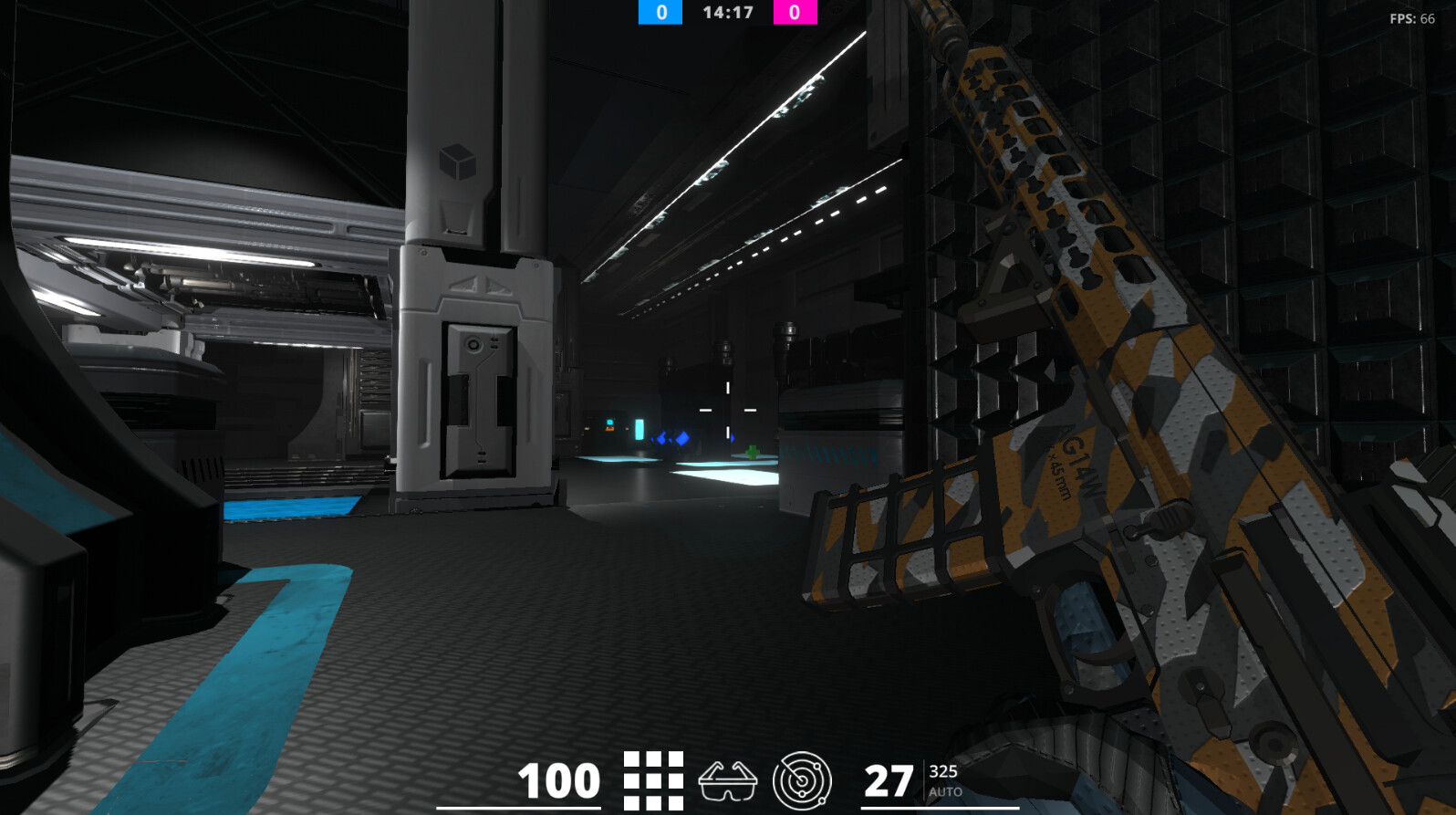Click the loaded ammo count 27
The width and height of the screenshot is (1456, 815).
pyautogui.click(x=889, y=780)
